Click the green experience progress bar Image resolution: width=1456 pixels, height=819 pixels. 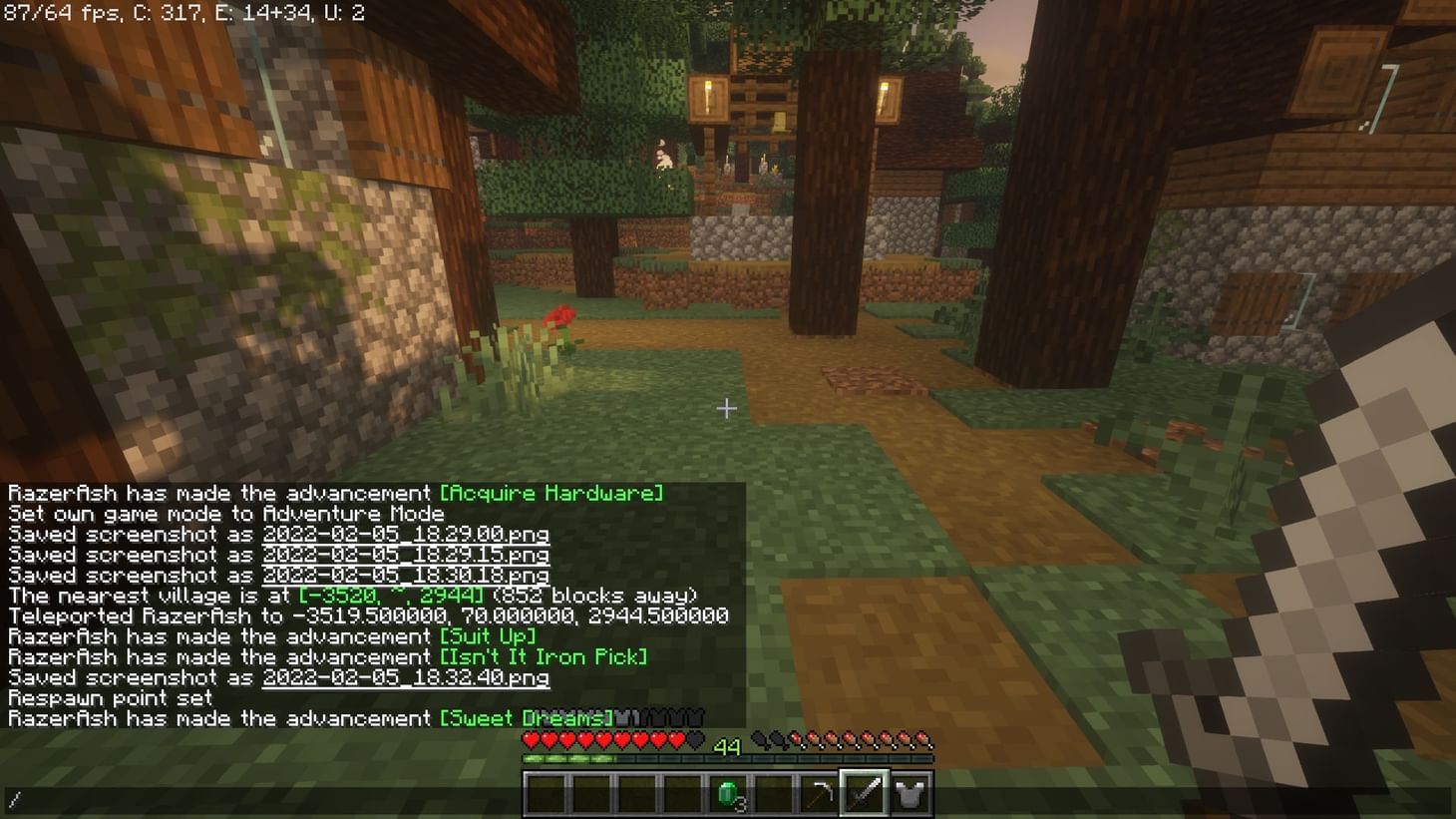point(568,758)
